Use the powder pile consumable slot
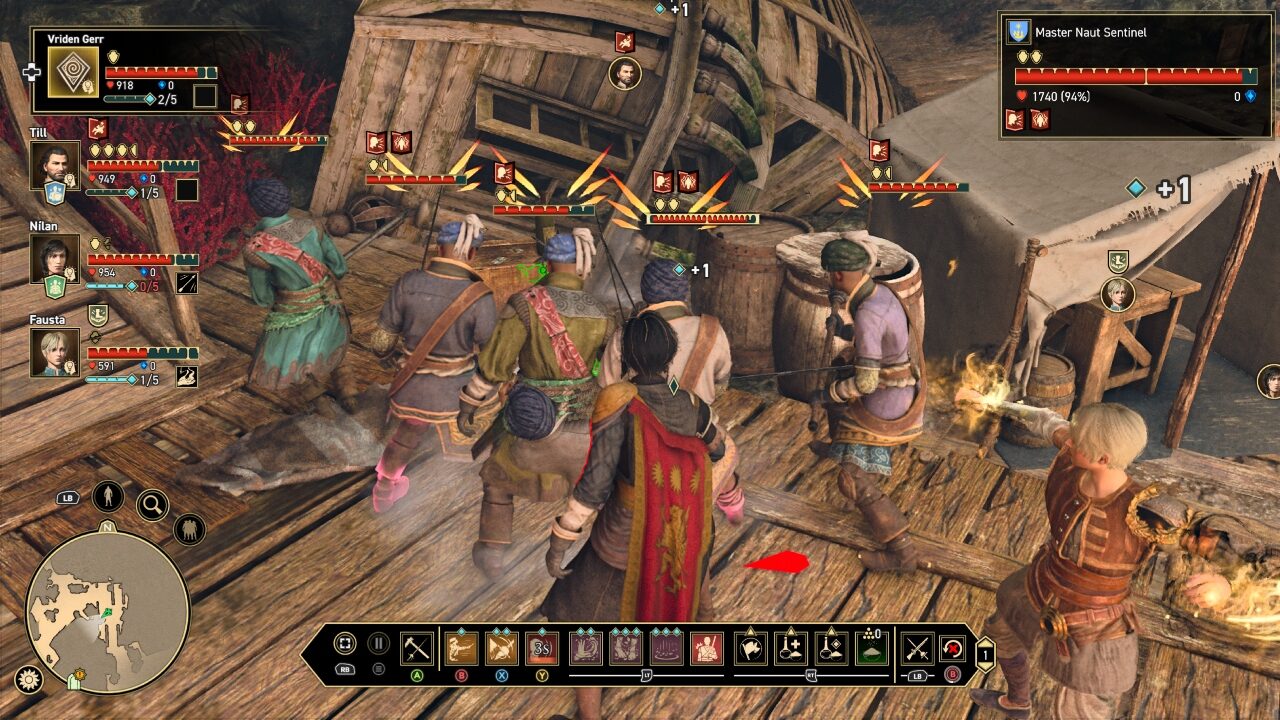Viewport: 1280px width, 720px height. (872, 648)
